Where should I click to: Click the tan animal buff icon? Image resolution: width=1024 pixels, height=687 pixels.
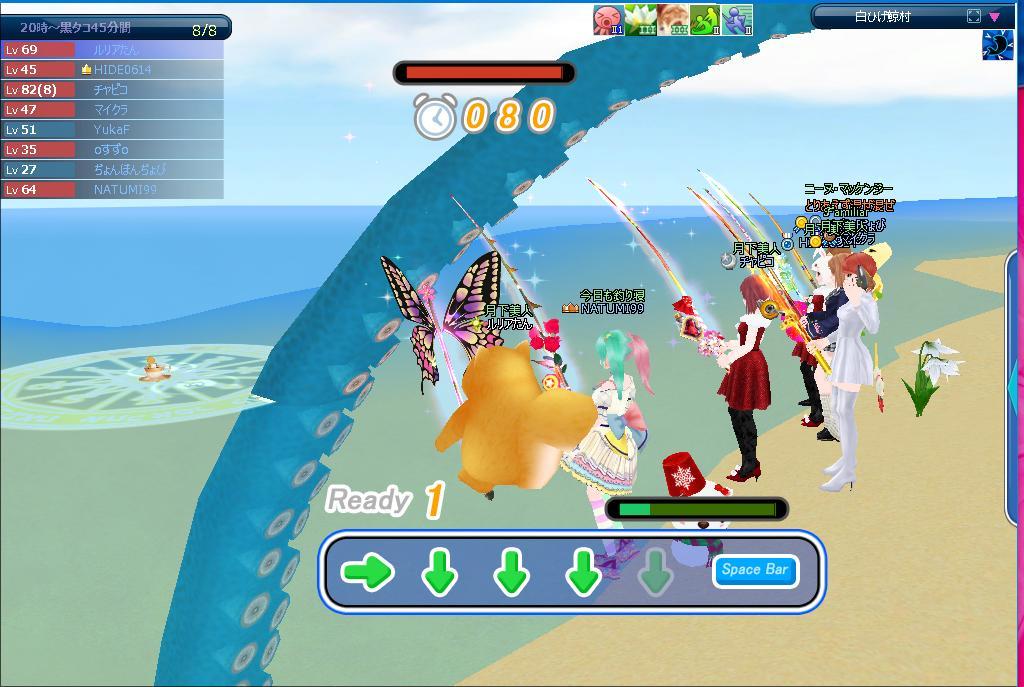coord(673,19)
